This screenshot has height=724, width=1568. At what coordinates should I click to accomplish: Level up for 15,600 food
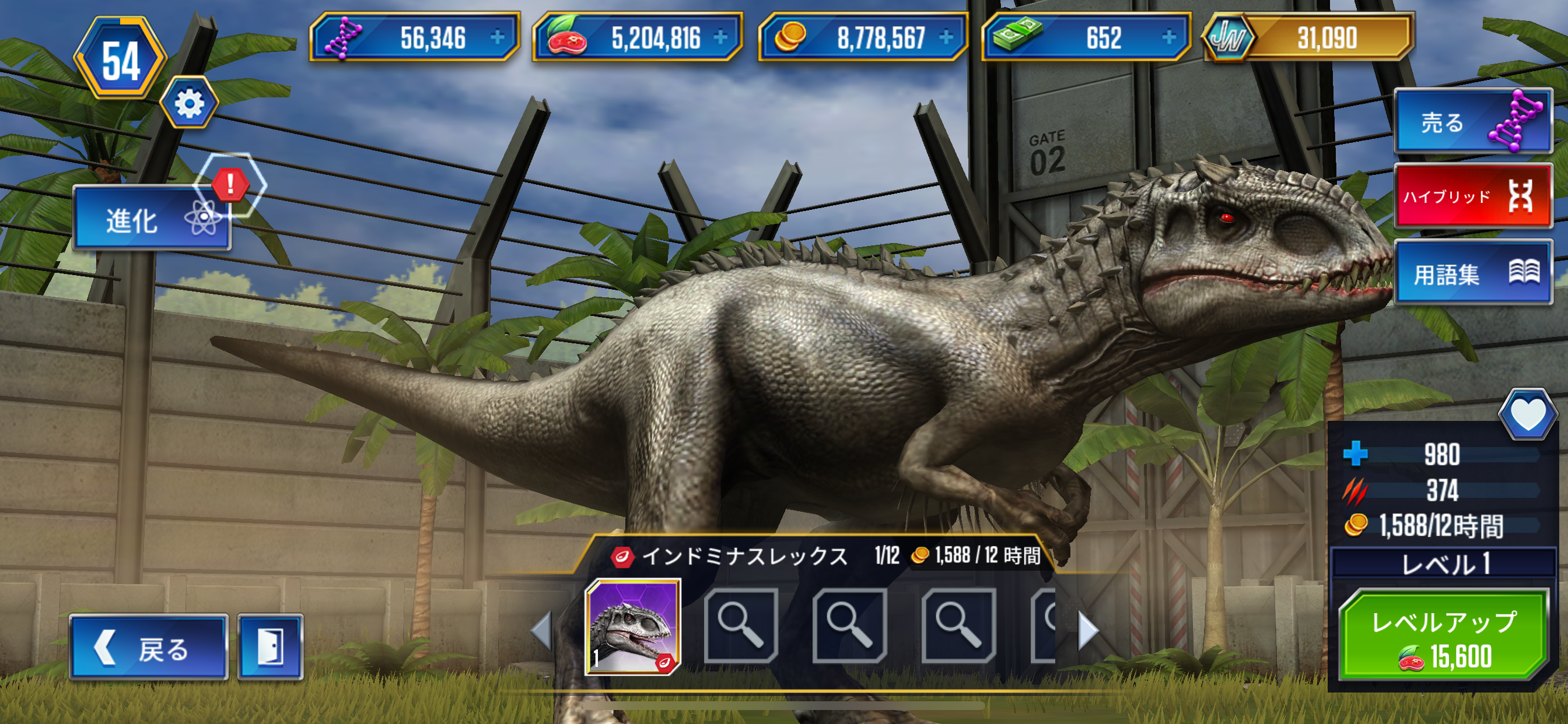1444,637
